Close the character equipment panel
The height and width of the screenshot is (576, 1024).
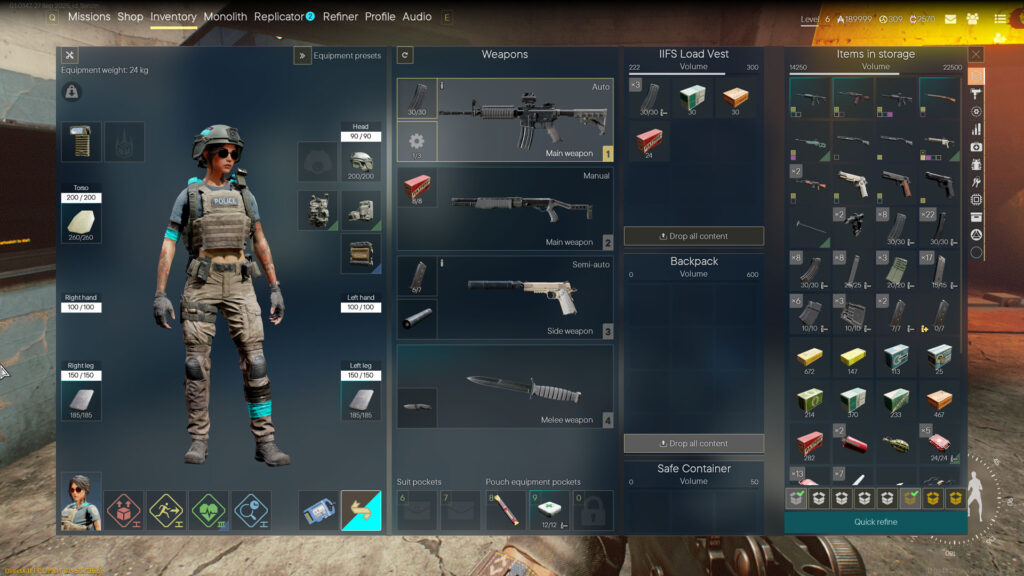[70, 56]
